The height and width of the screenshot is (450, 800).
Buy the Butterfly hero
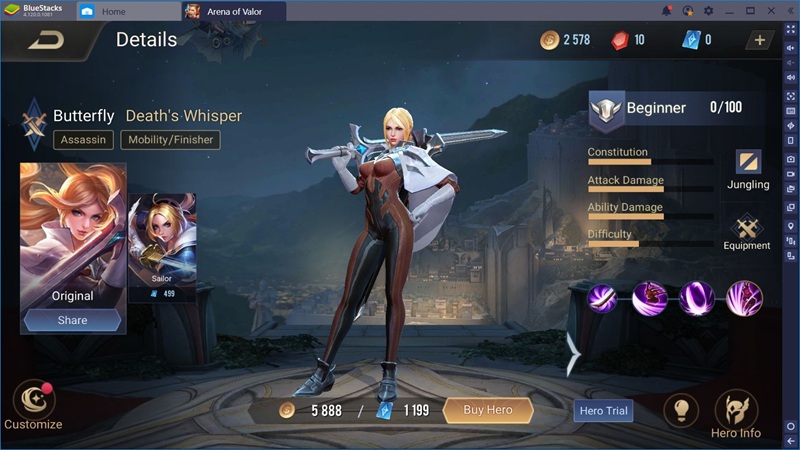coord(487,410)
